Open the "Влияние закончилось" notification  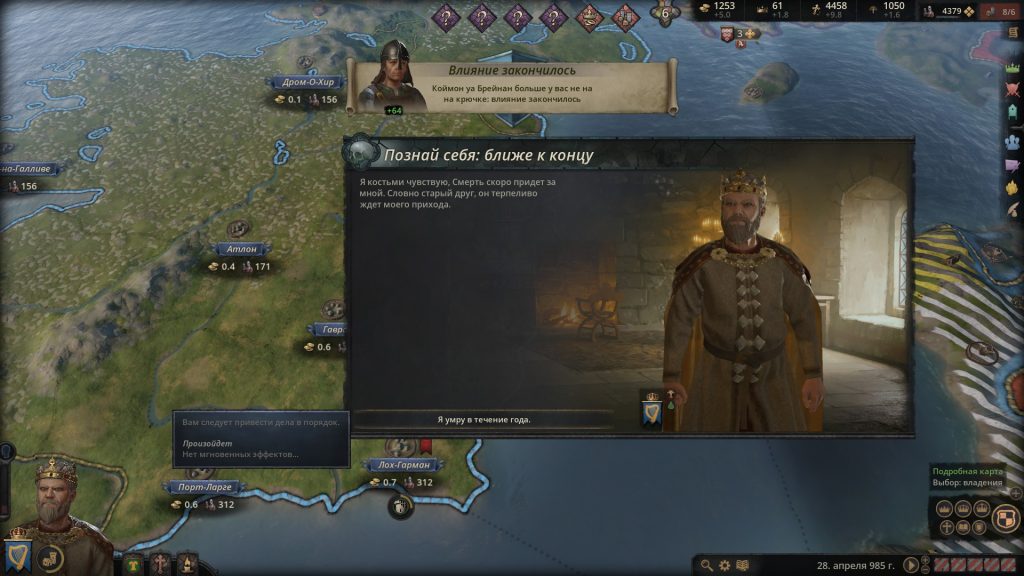tap(511, 86)
